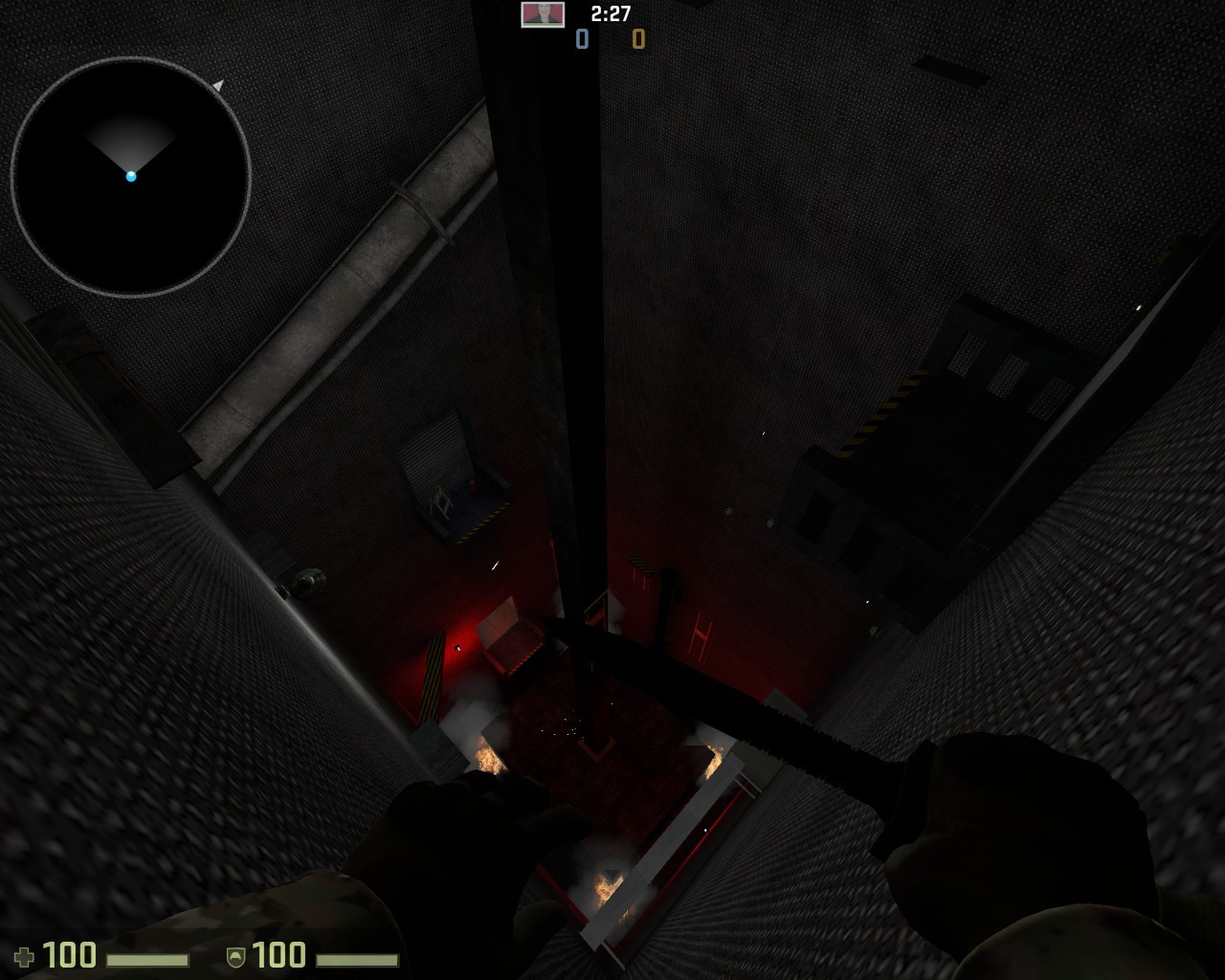Click the north direction arrow beside the radar
The height and width of the screenshot is (980, 1225).
[x=219, y=85]
